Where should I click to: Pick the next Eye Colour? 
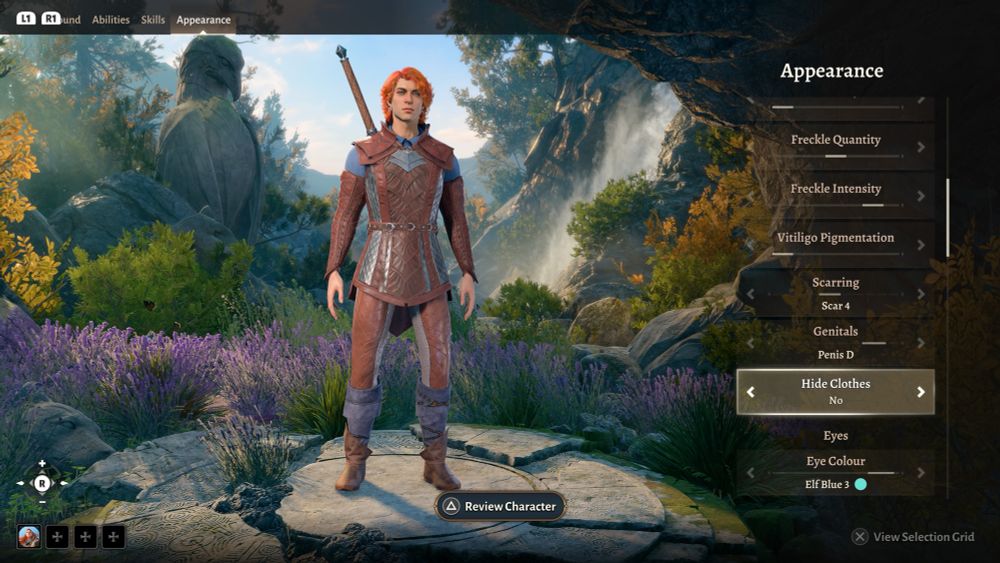coord(920,472)
